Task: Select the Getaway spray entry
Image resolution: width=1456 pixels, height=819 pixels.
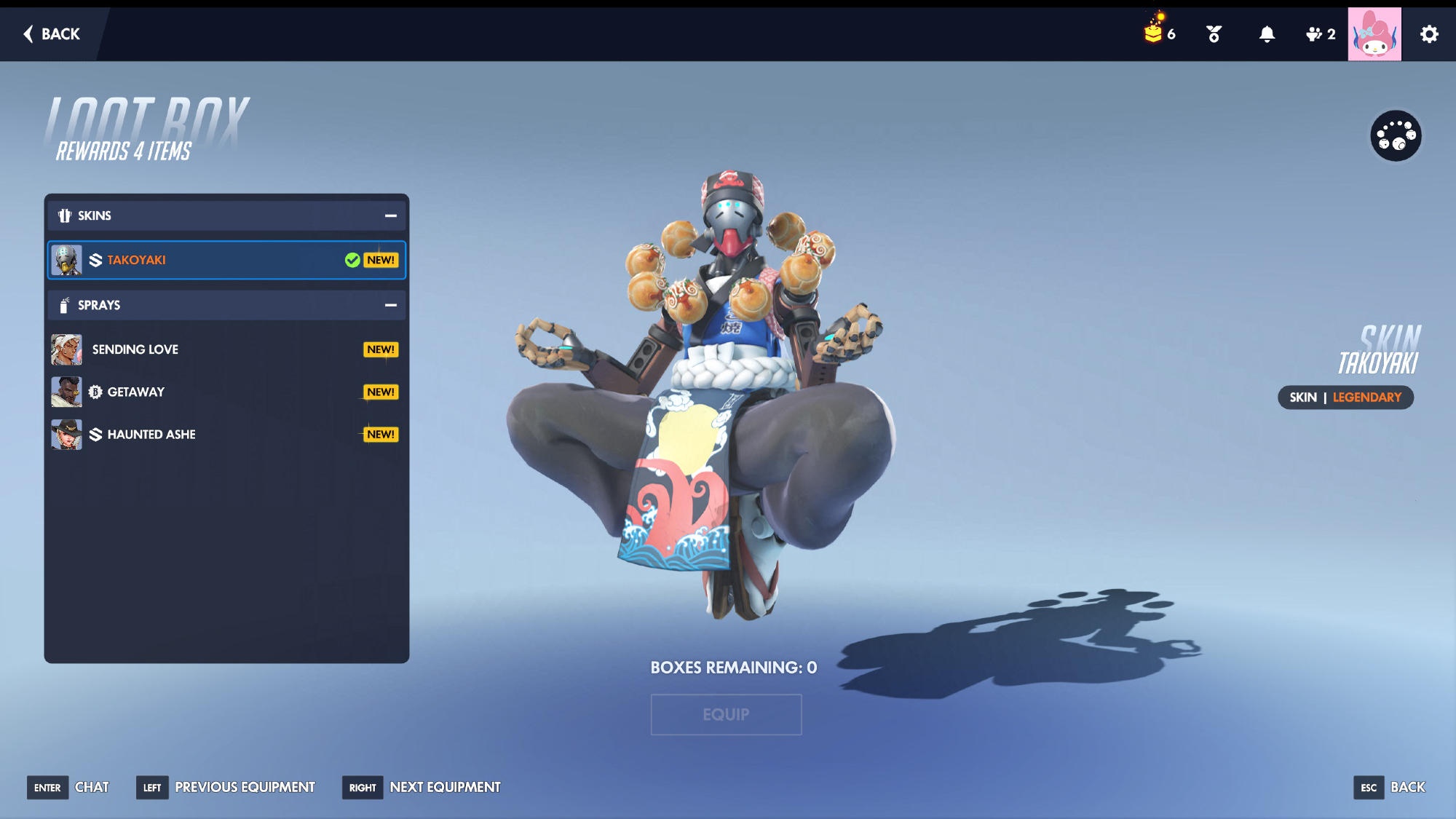Action: coord(226,392)
